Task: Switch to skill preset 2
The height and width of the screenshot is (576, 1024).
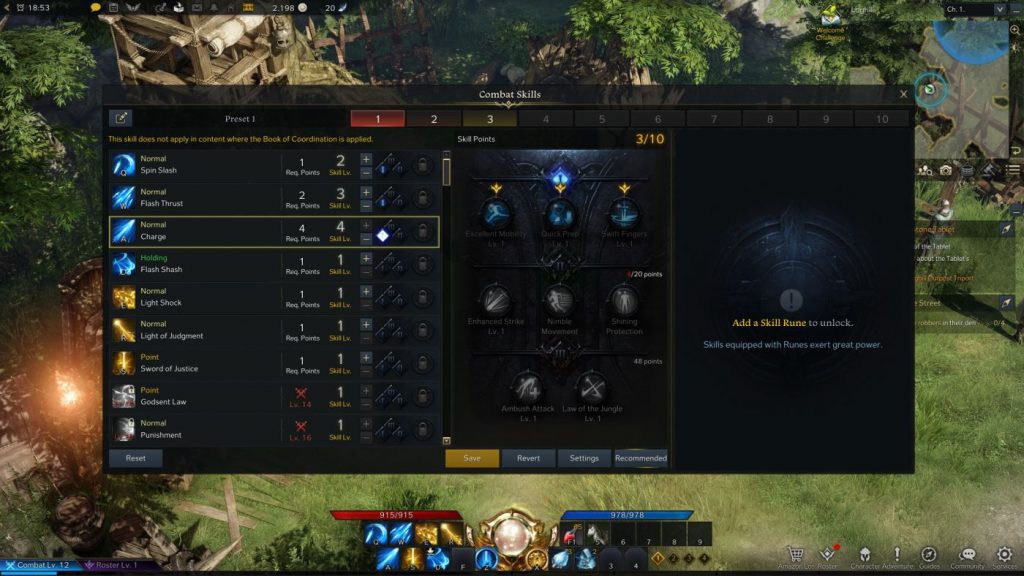Action: pos(434,119)
